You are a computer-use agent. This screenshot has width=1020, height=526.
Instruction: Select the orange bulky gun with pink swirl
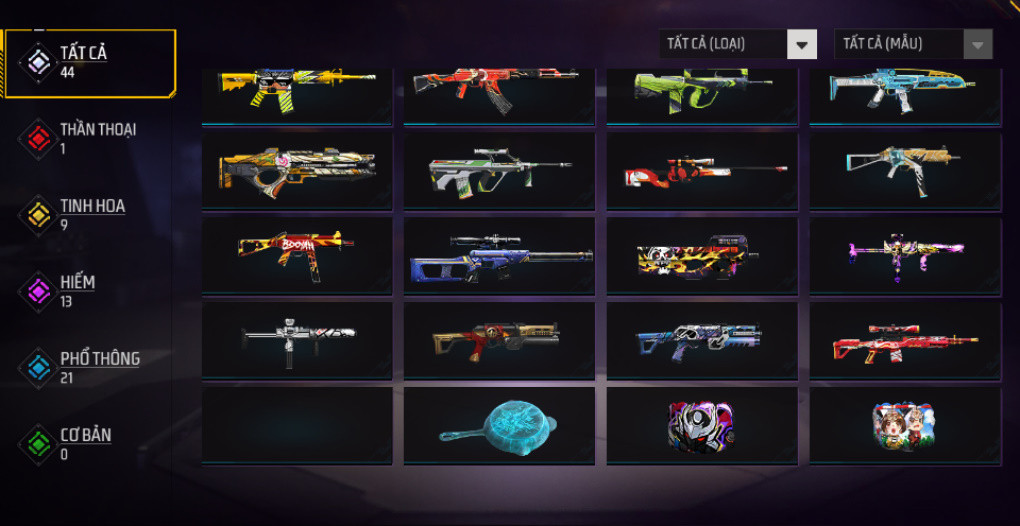coord(297,171)
